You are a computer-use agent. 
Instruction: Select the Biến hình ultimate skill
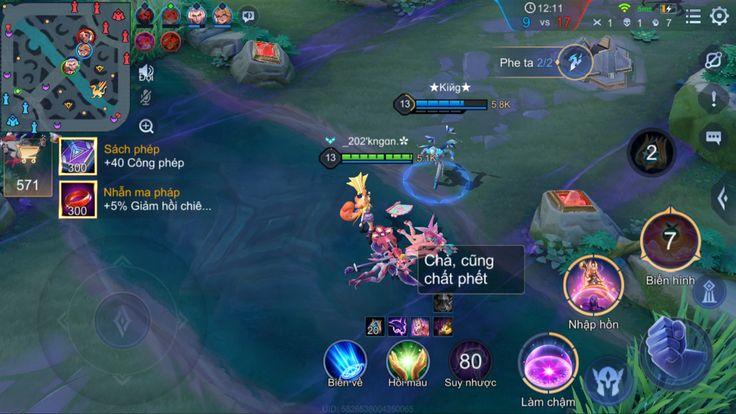point(669,240)
